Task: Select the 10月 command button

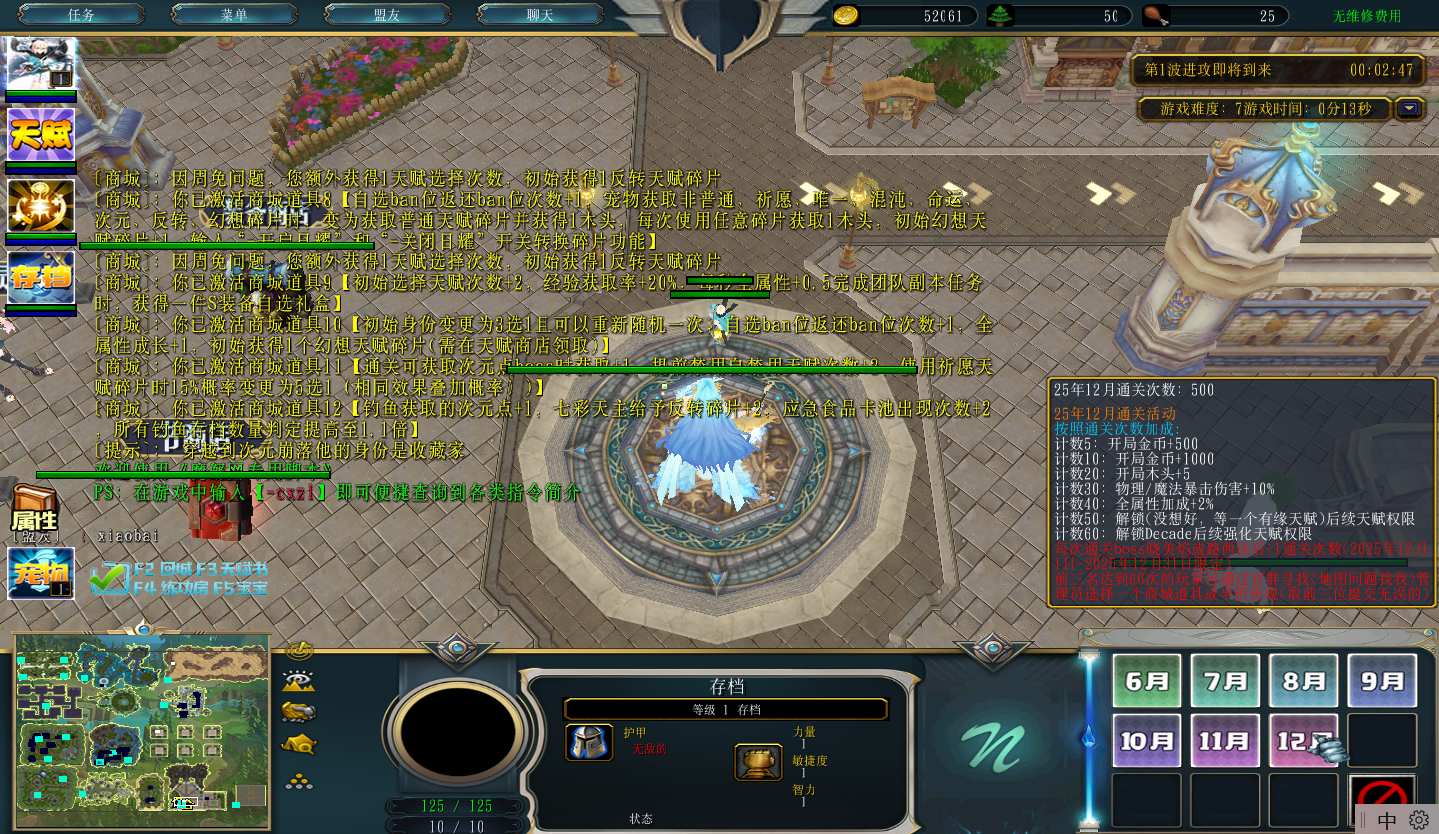Action: pos(1146,741)
